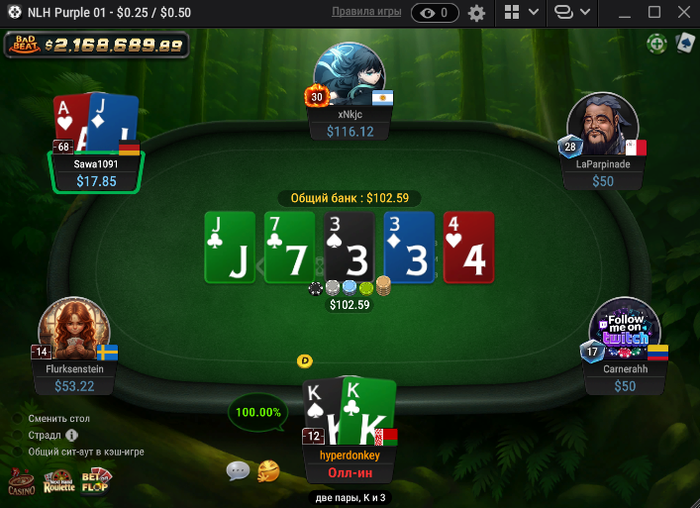This screenshot has height=508, width=700.
Task: Launch the Roulette game shortcut
Action: pyautogui.click(x=58, y=481)
